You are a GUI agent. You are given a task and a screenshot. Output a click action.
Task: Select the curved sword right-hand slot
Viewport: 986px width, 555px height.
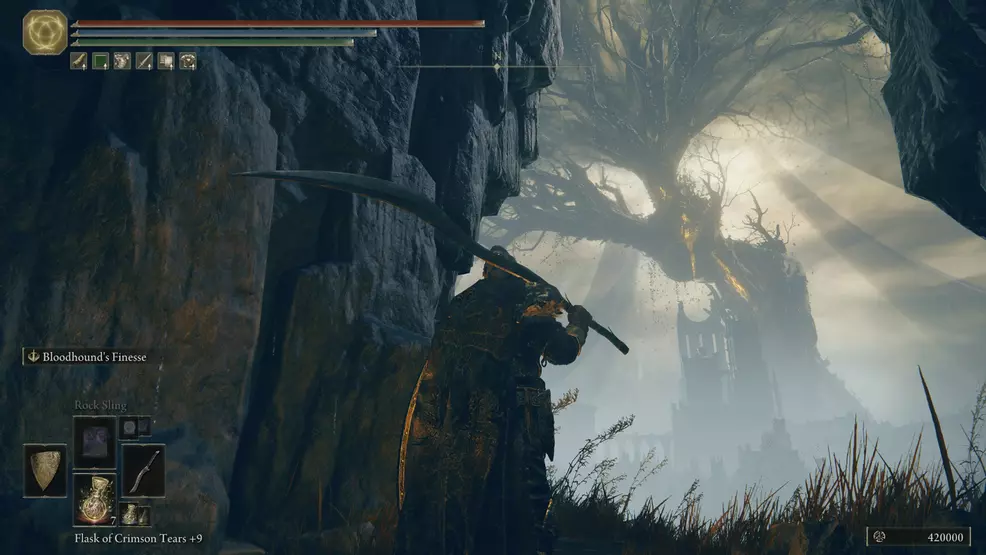click(x=142, y=470)
